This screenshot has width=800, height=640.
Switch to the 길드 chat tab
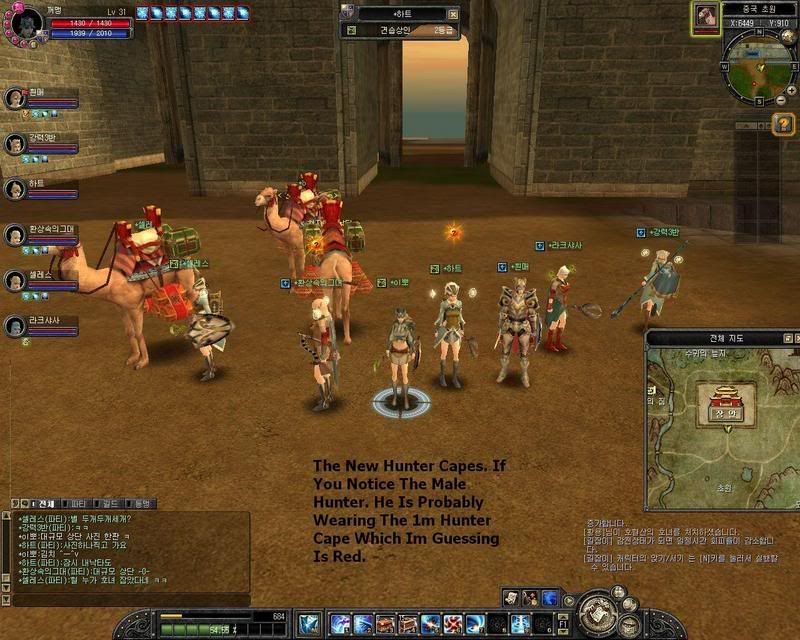tap(109, 503)
